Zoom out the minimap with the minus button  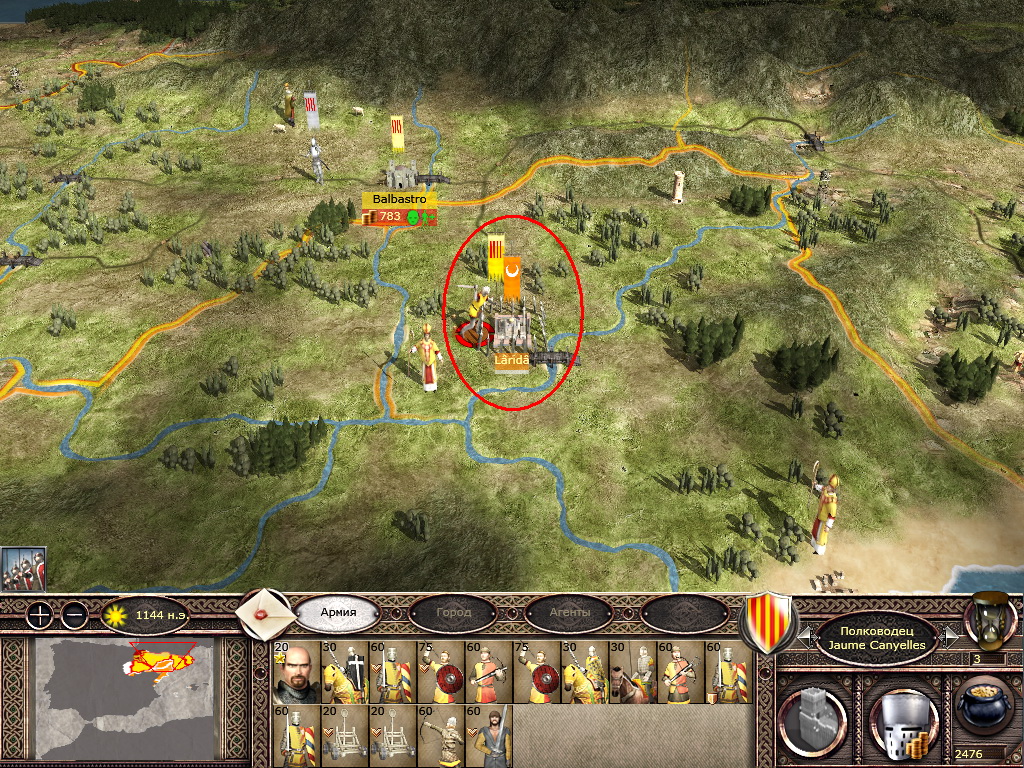click(74, 615)
